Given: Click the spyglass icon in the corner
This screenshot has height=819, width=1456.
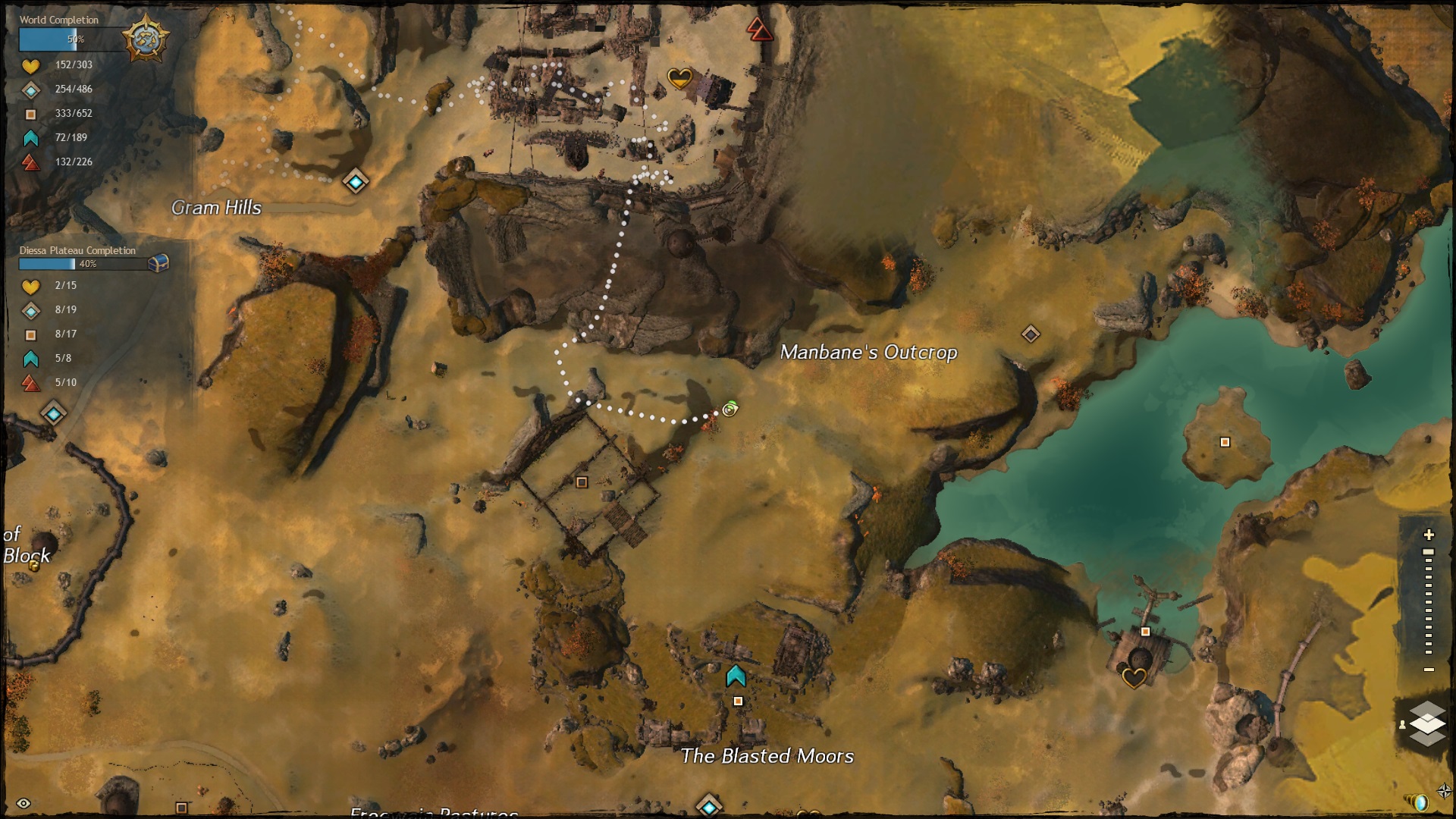Looking at the screenshot, I should [1417, 802].
